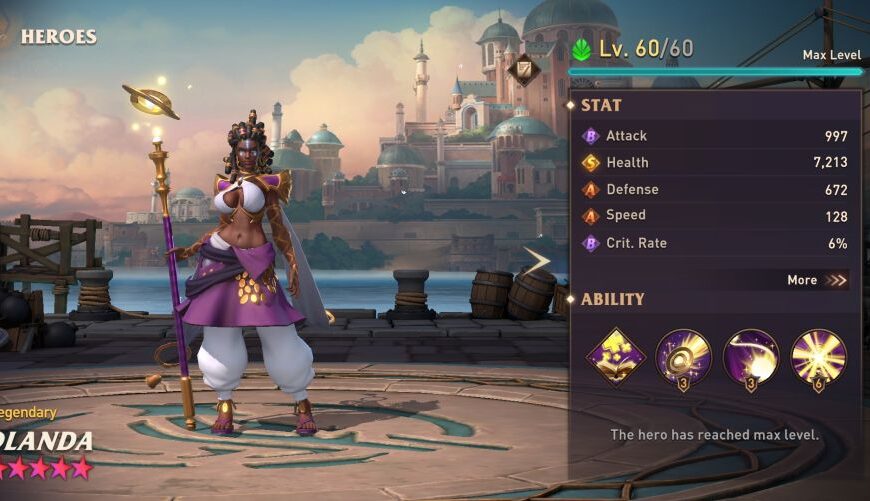The height and width of the screenshot is (501, 870).
Task: Go back from the Heroes screen
Action: (x=8, y=37)
